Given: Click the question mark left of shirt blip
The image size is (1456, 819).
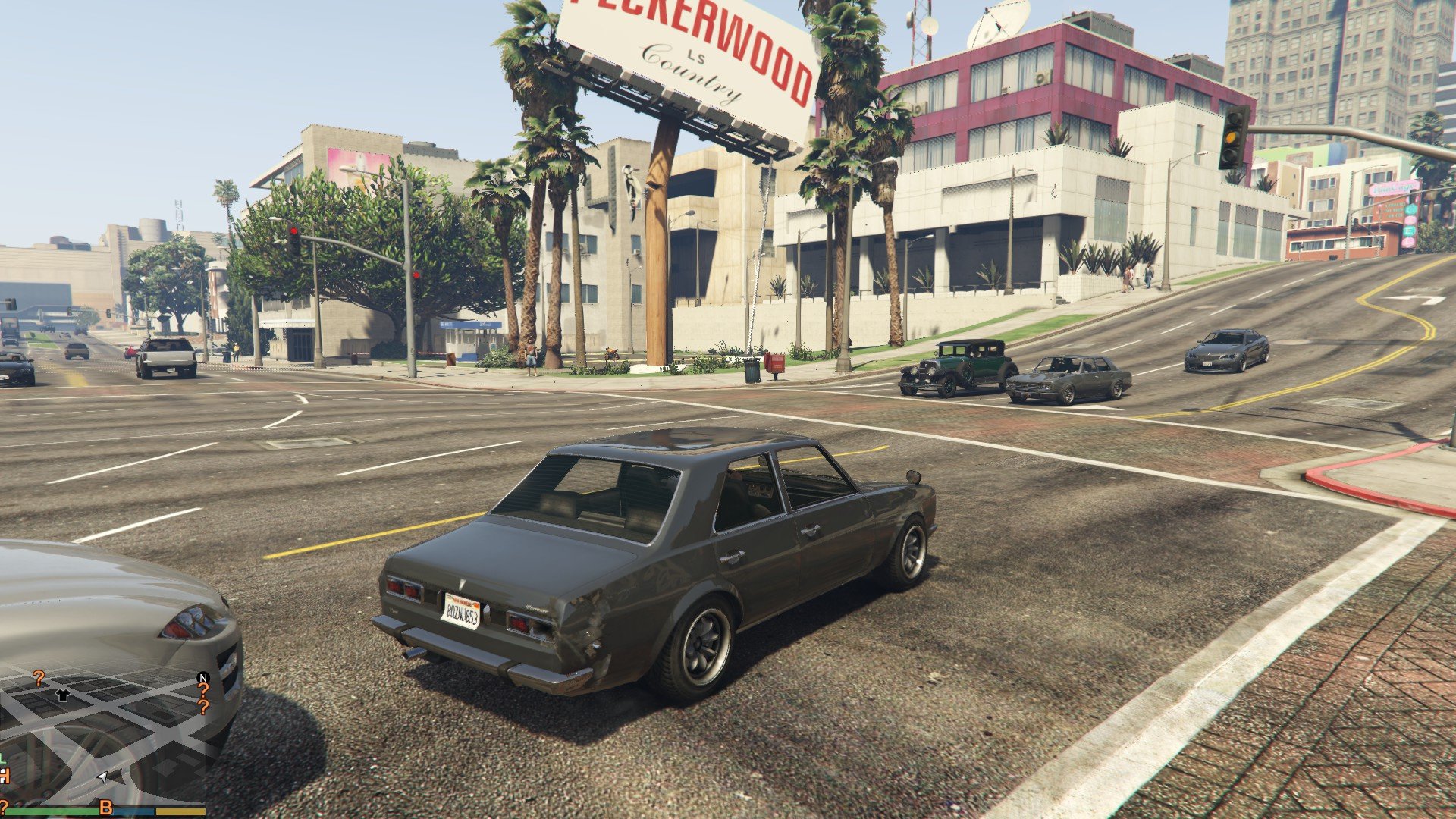Looking at the screenshot, I should pos(39,677).
